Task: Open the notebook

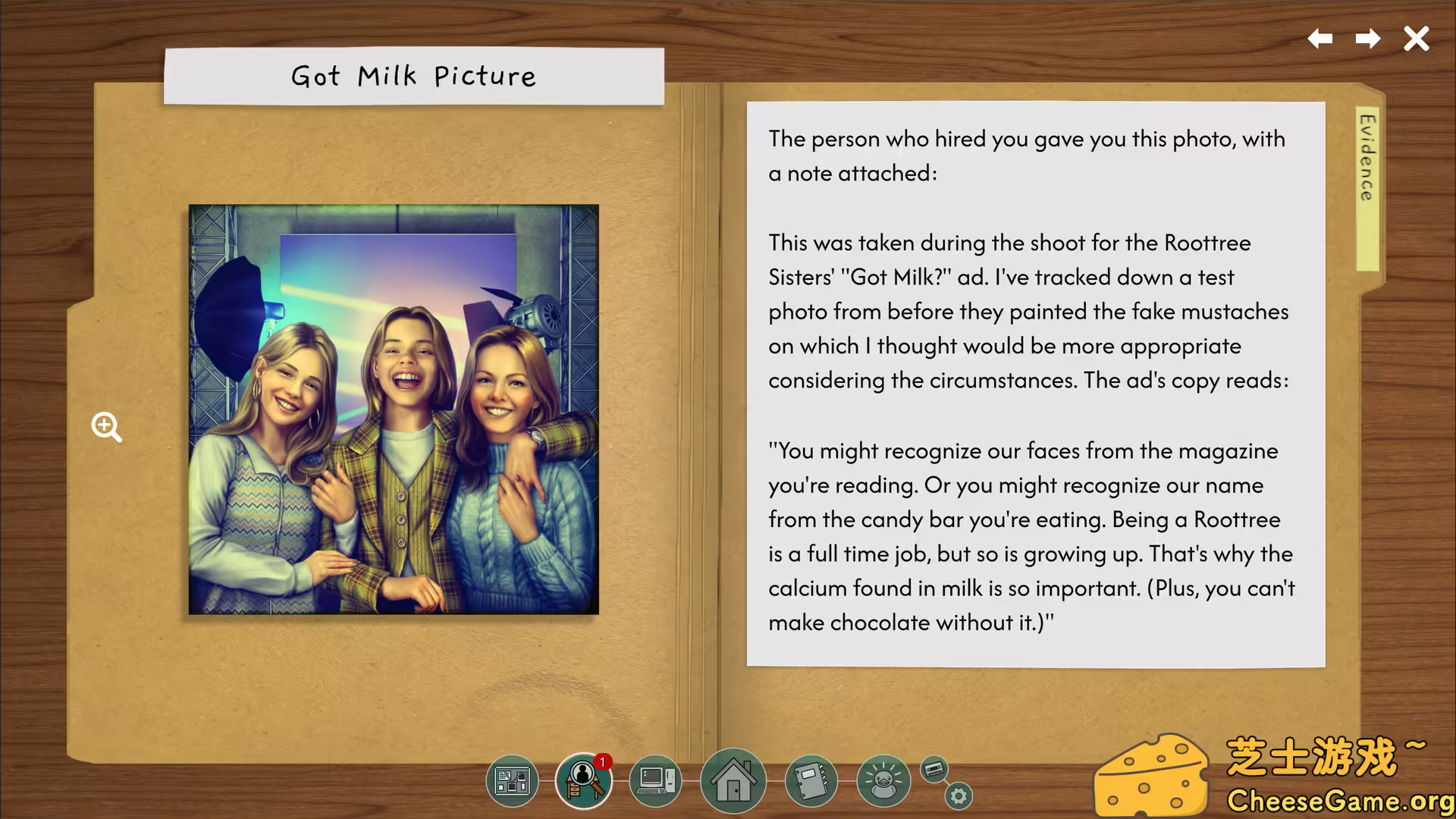Action: click(x=810, y=781)
